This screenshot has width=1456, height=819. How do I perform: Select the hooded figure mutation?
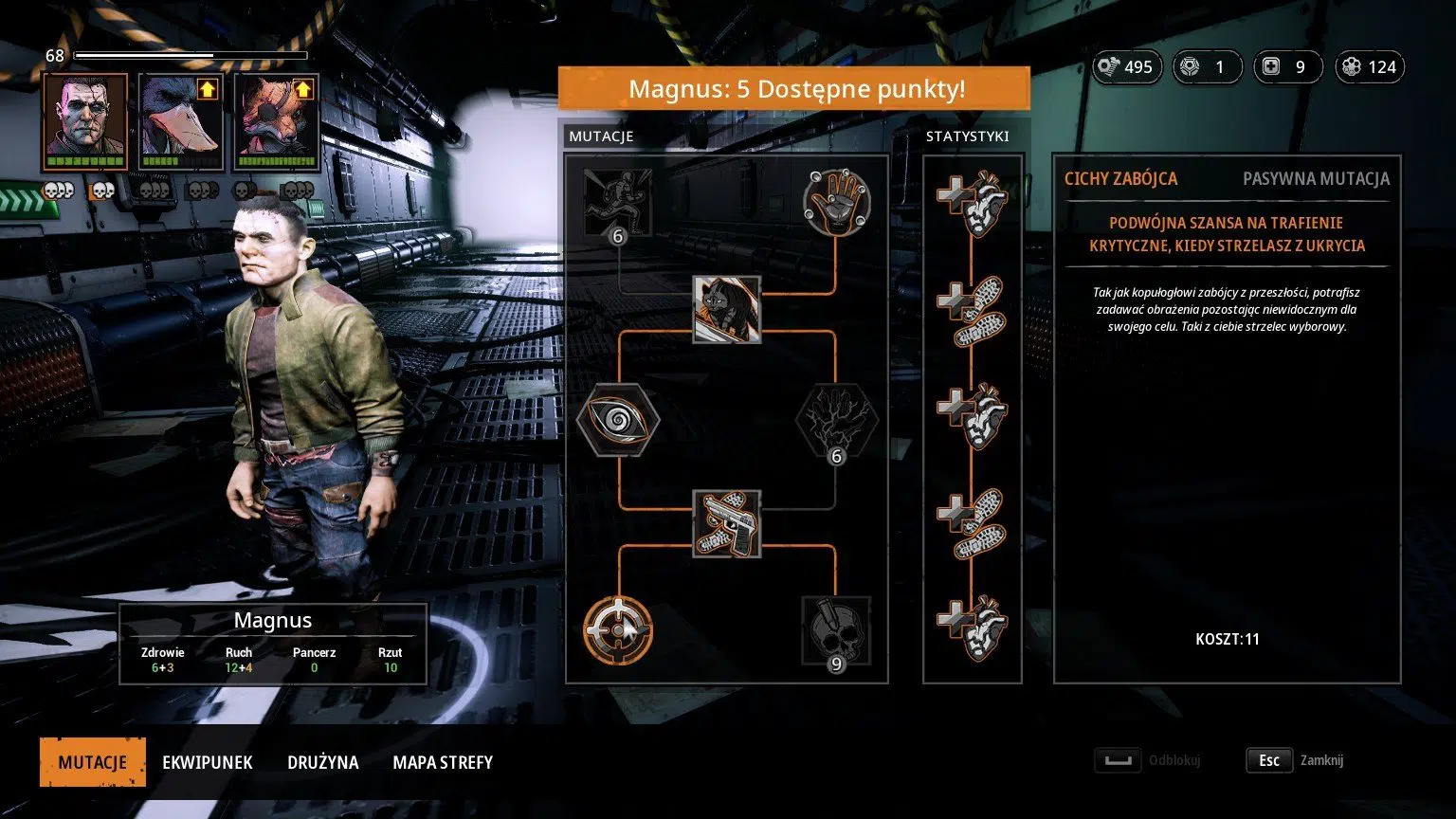727,309
